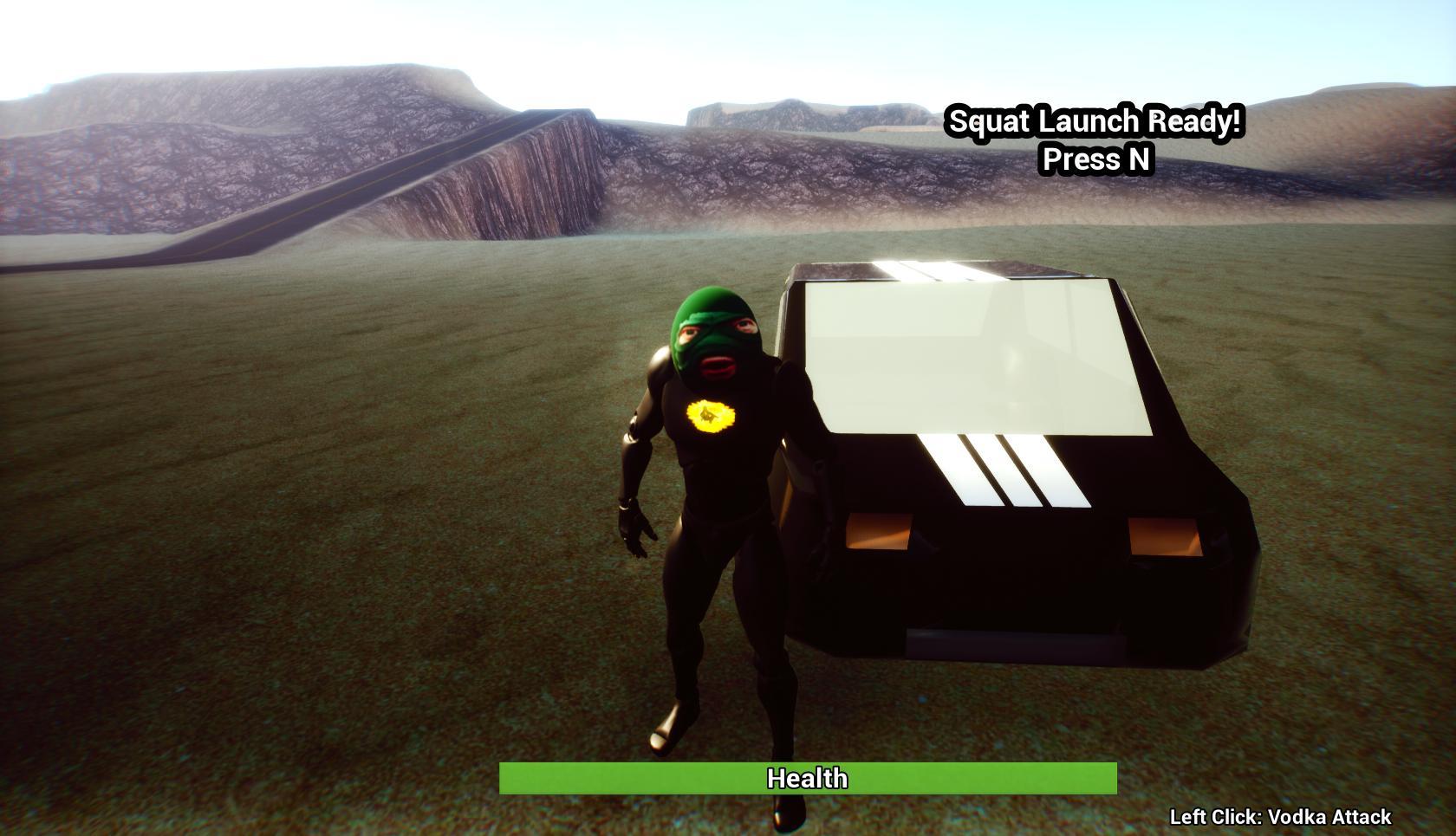
Task: Click the Health label text
Action: coord(808,779)
